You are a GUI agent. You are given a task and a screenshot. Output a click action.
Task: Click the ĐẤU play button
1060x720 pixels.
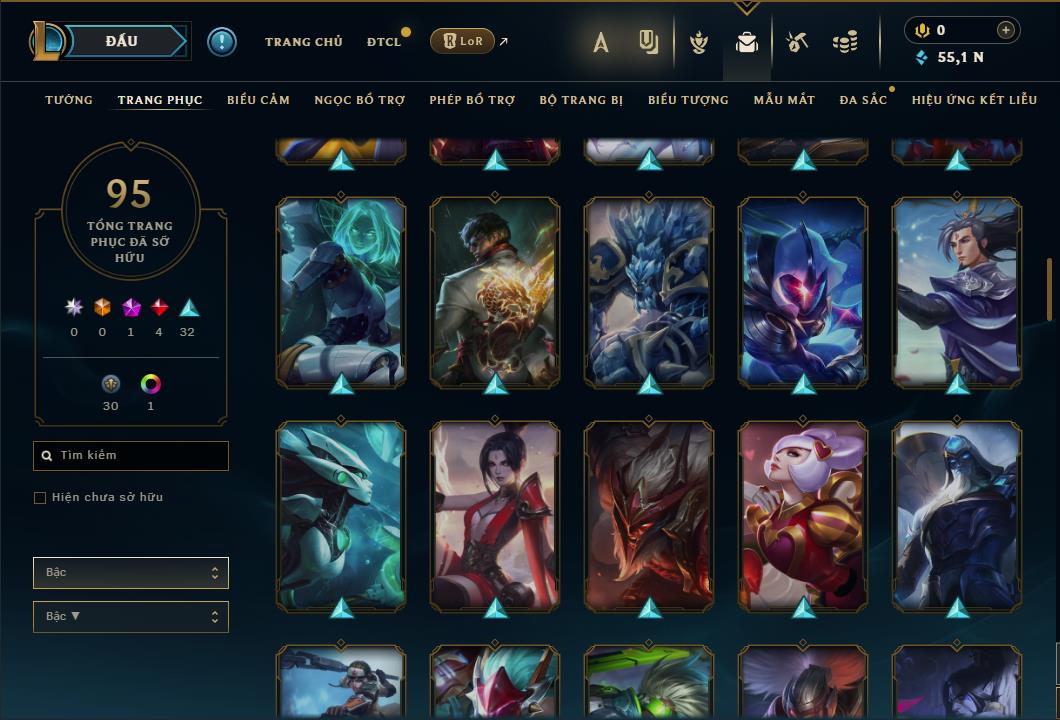coord(121,41)
